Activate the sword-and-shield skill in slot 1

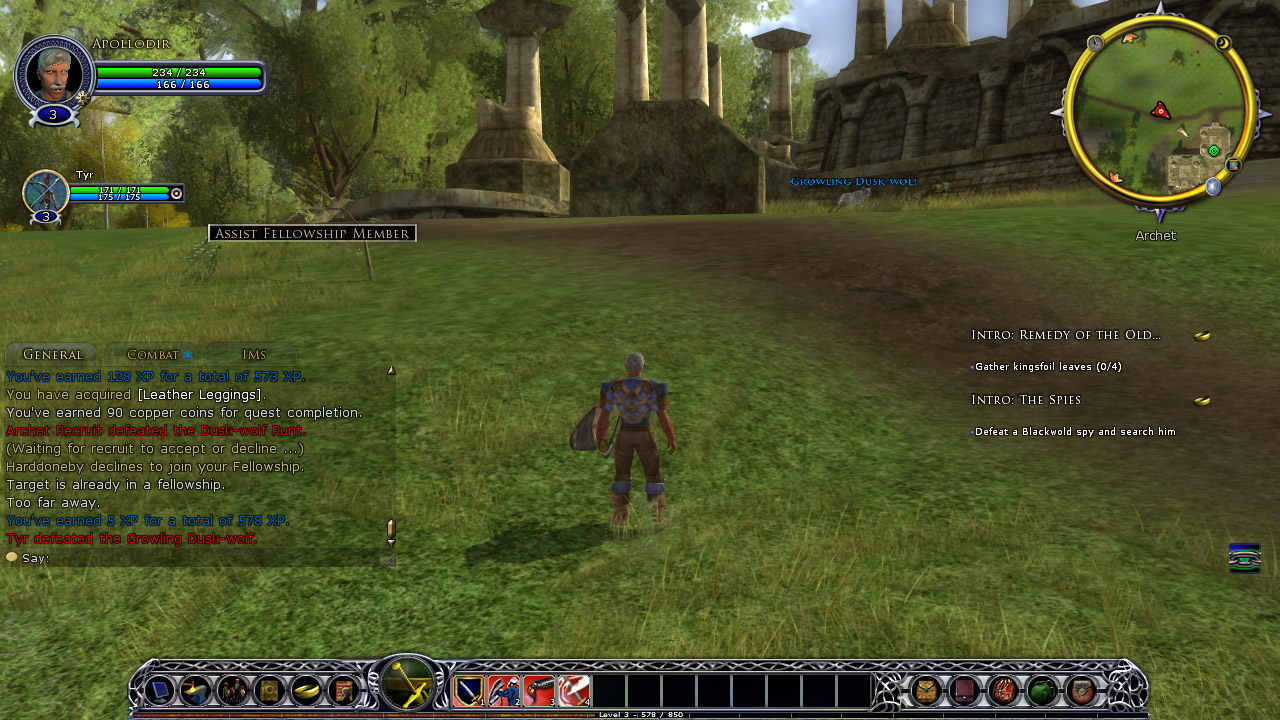(x=469, y=690)
